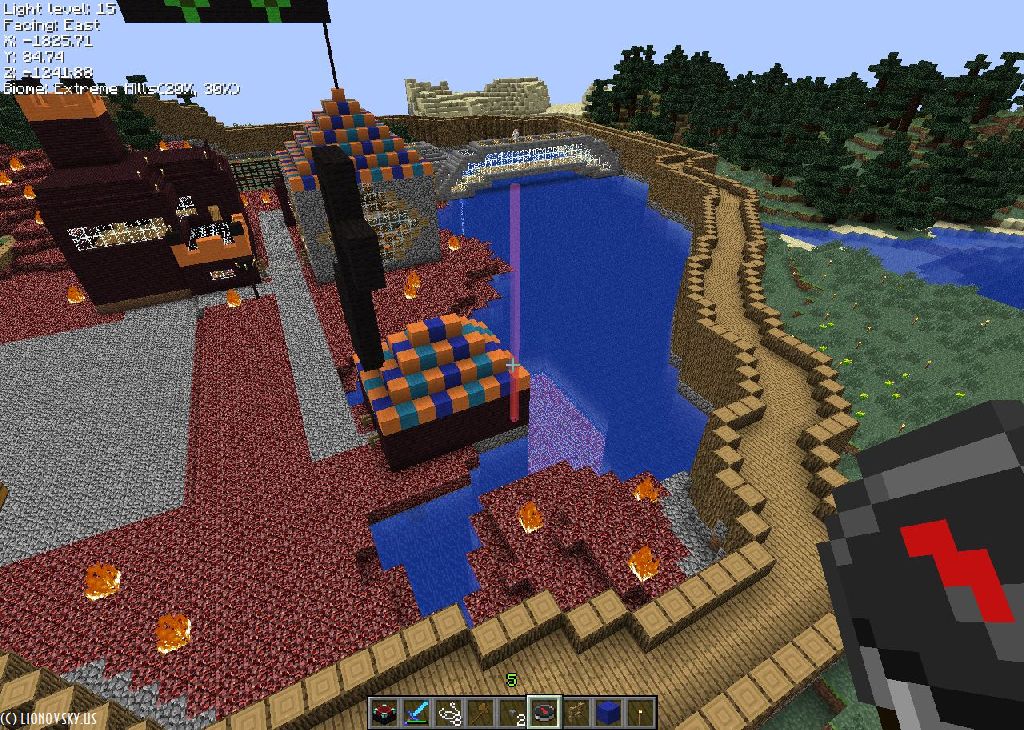
Task: Pick the blue block hotbar slot
Action: 608,713
